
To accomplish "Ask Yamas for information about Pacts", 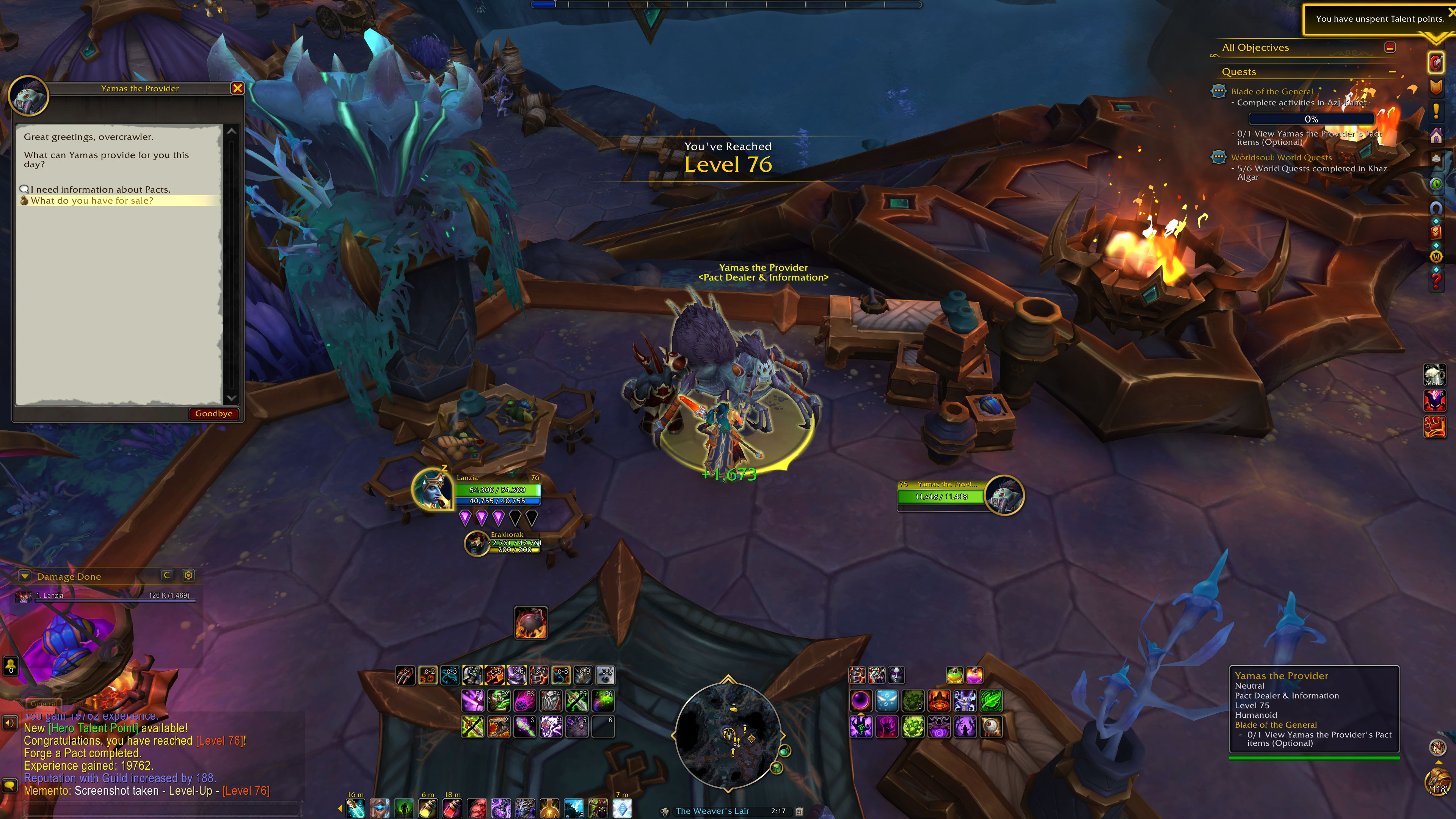I will click(x=100, y=189).
